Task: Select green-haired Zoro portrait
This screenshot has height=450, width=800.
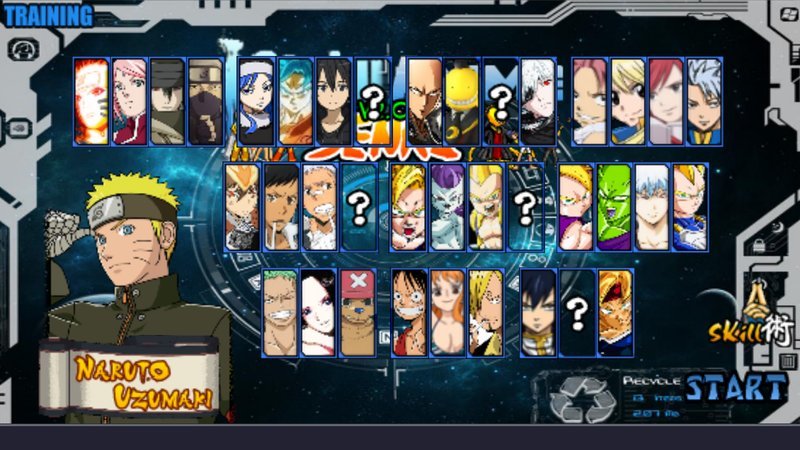Action: 281,312
